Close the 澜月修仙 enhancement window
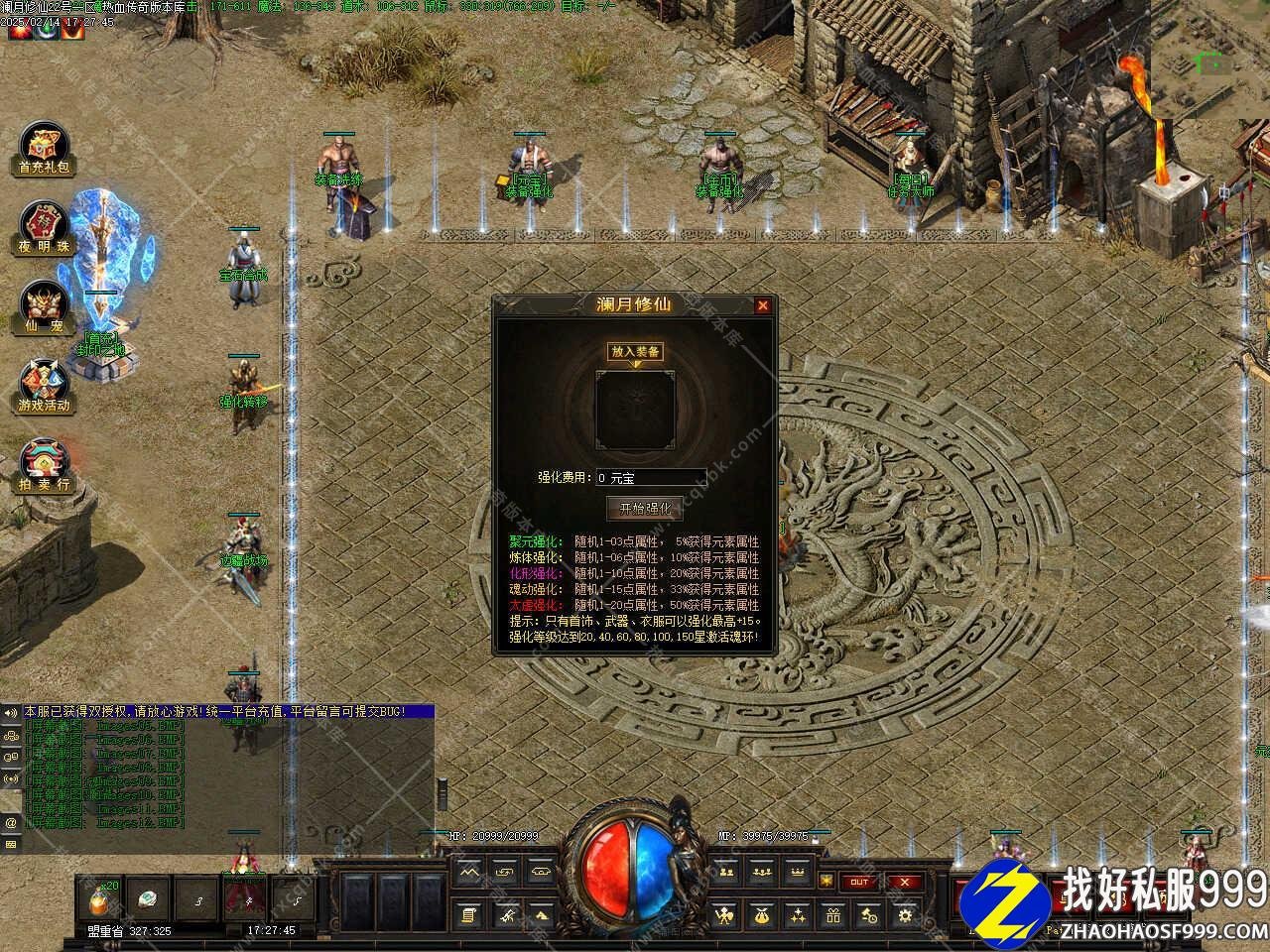1270x952 pixels. [x=762, y=305]
